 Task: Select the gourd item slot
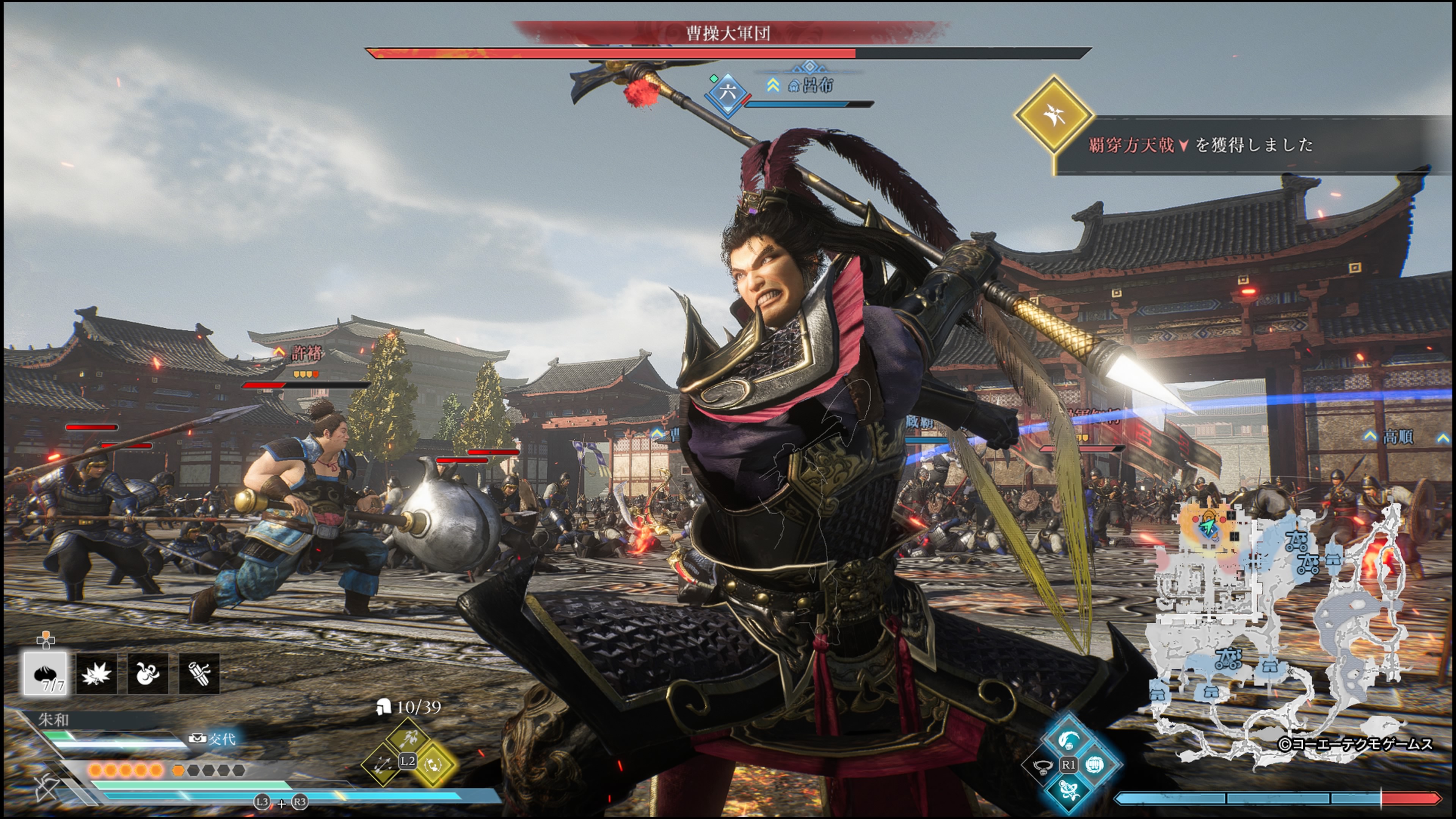[147, 673]
